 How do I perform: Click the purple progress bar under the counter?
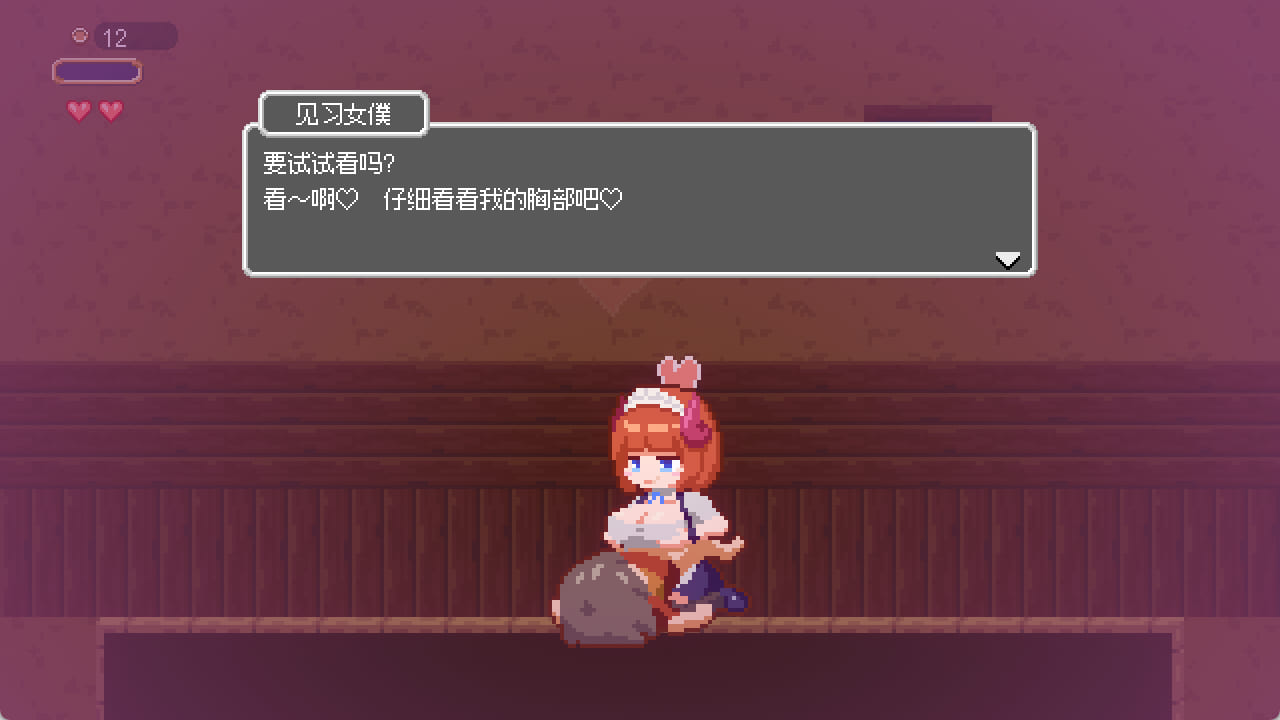(x=97, y=71)
